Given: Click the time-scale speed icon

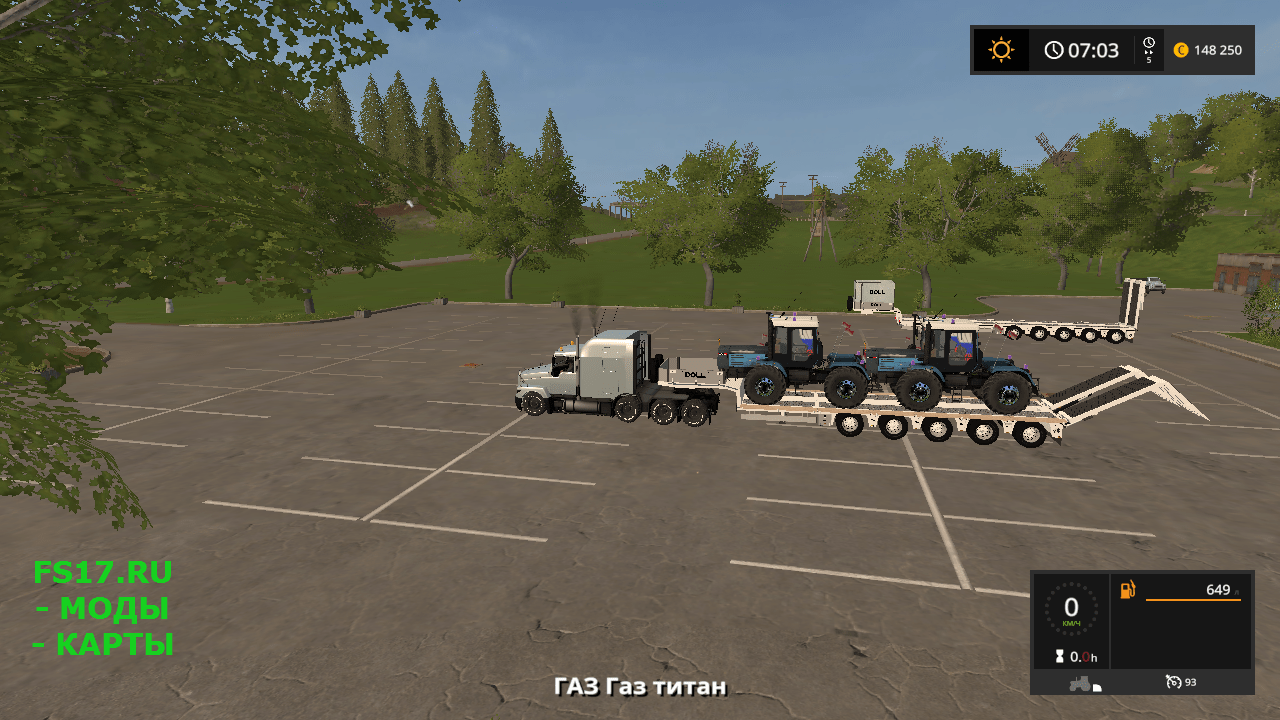Looking at the screenshot, I should point(1149,50).
